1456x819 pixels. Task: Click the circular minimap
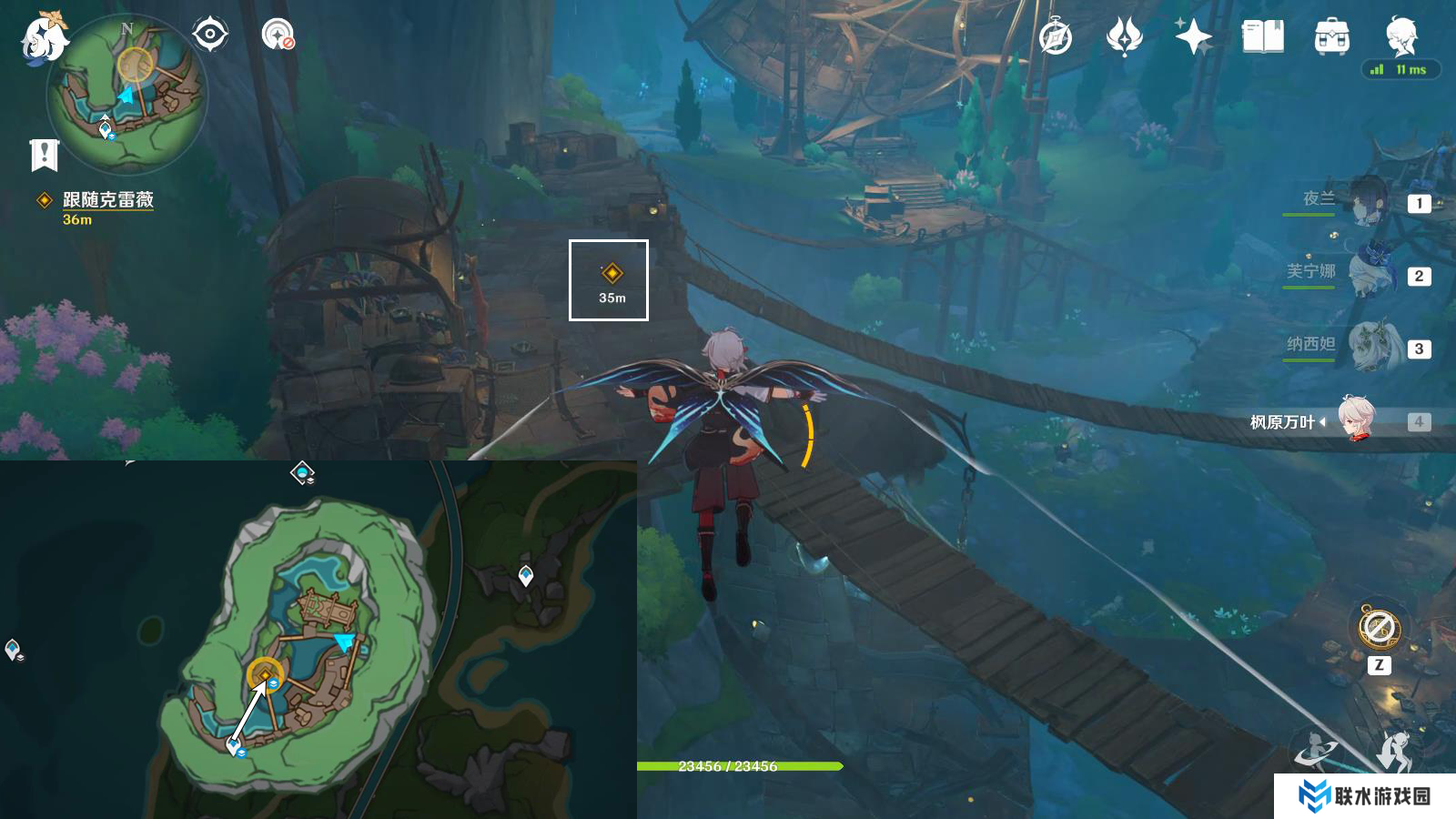point(127,94)
